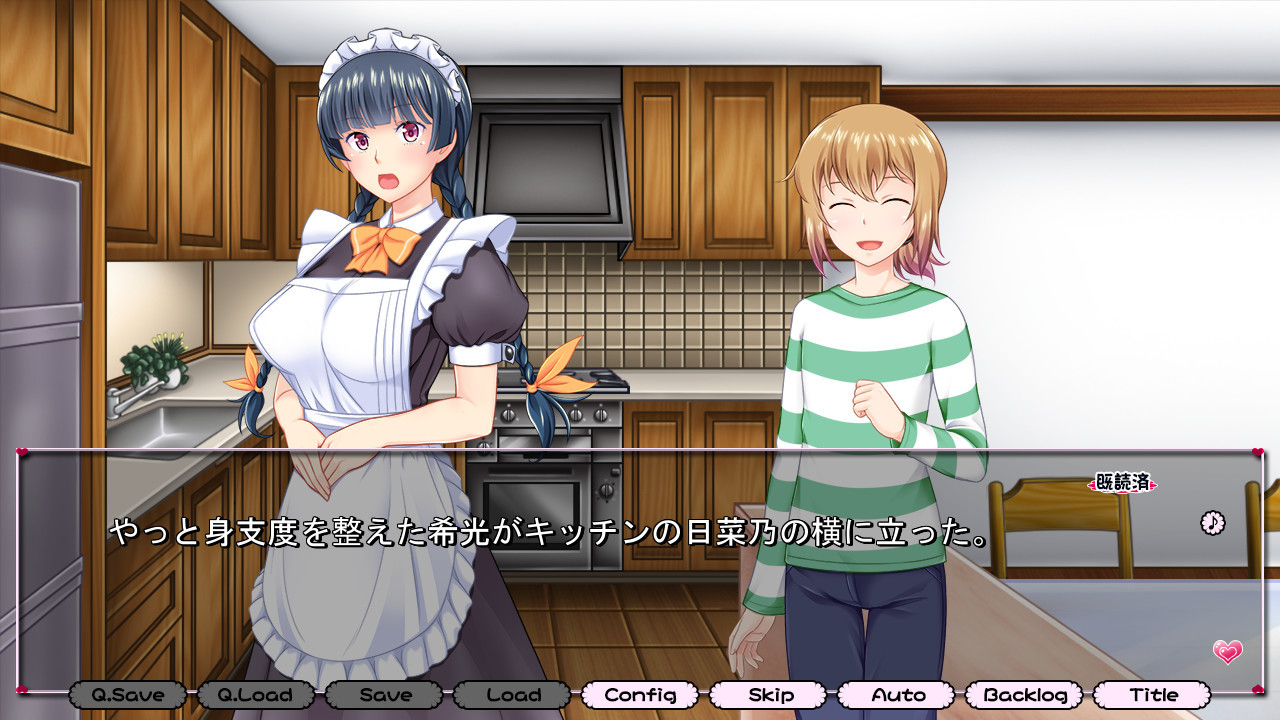Click the 既読済 read-status badge
Screen dimensions: 1280x720
pos(1122,483)
